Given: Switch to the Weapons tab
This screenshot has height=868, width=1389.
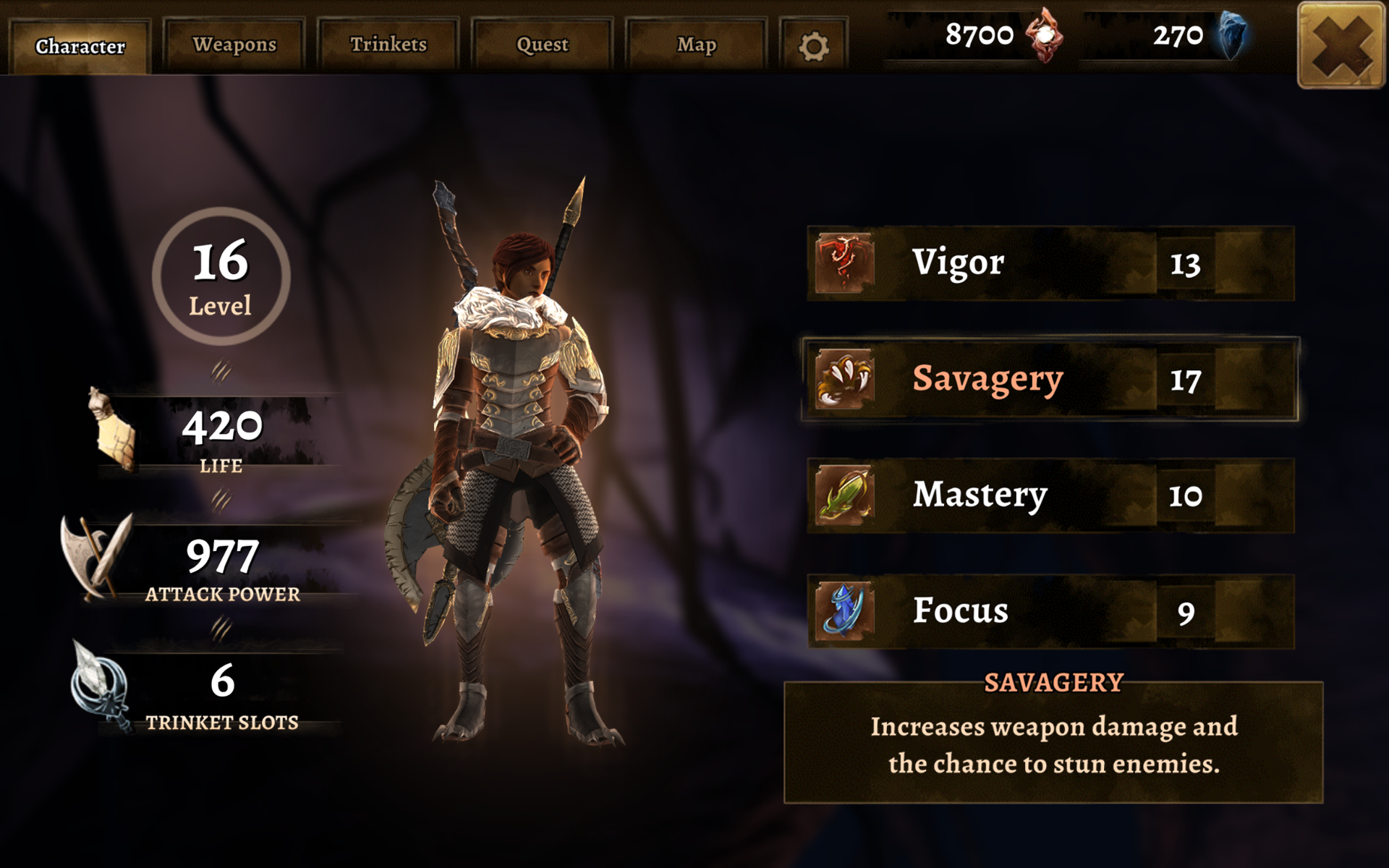Looking at the screenshot, I should [234, 44].
